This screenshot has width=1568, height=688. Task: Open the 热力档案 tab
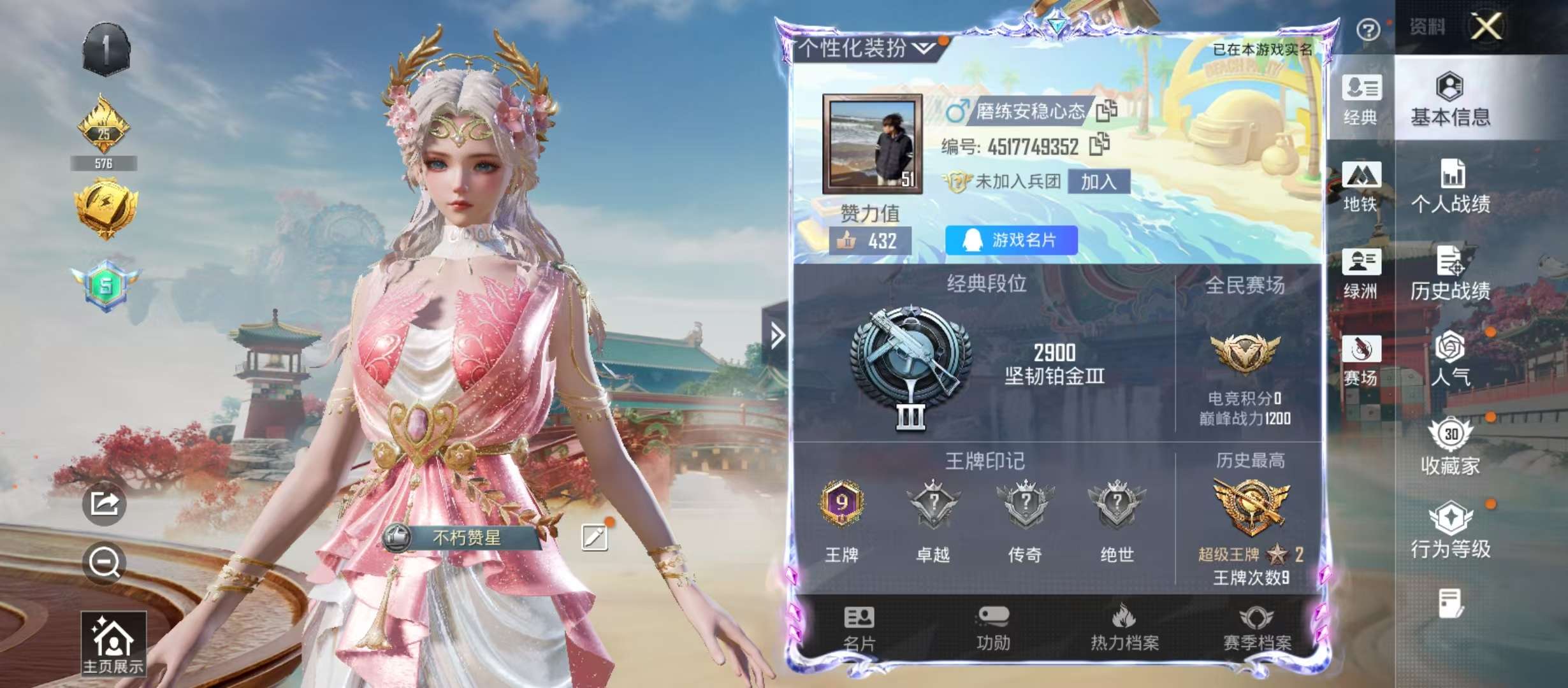click(x=1124, y=629)
